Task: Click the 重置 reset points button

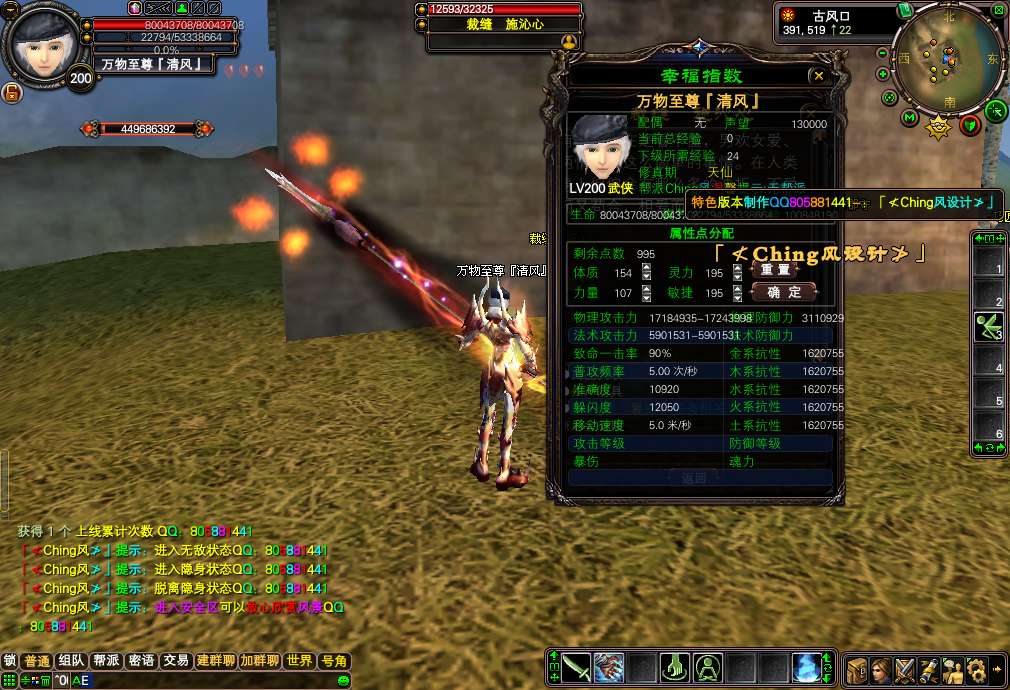Action: click(x=775, y=269)
